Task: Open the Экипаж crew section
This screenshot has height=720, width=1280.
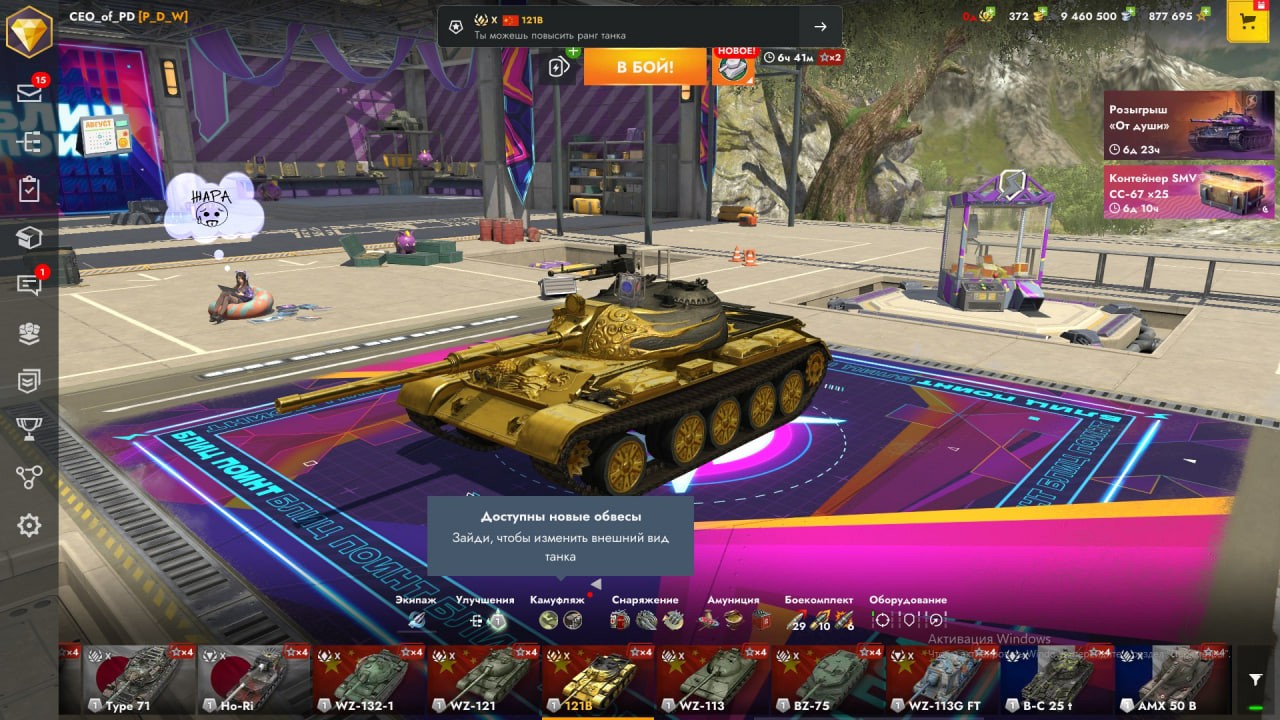Action: pos(416,612)
